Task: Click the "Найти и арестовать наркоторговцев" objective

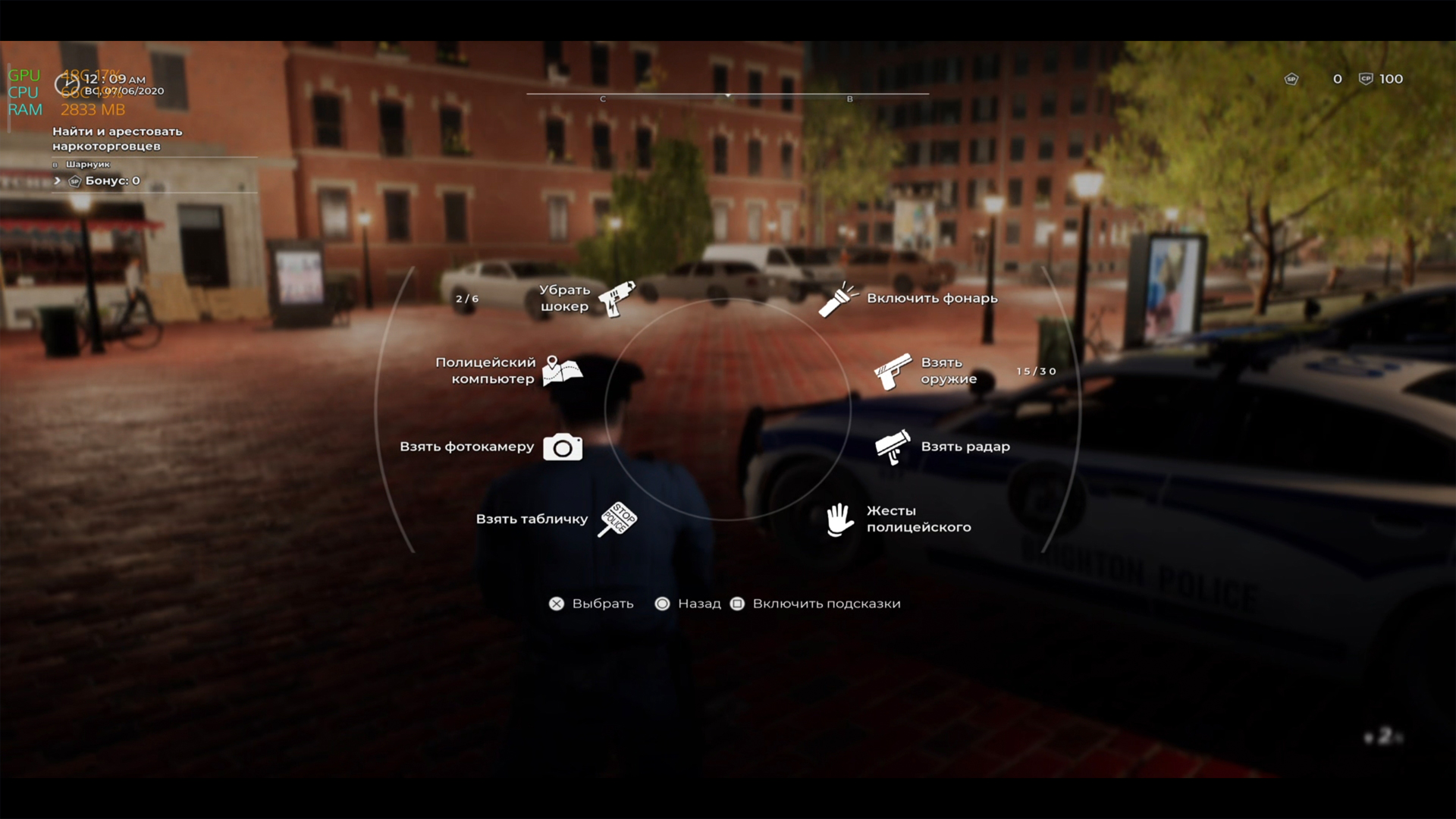Action: (118, 139)
